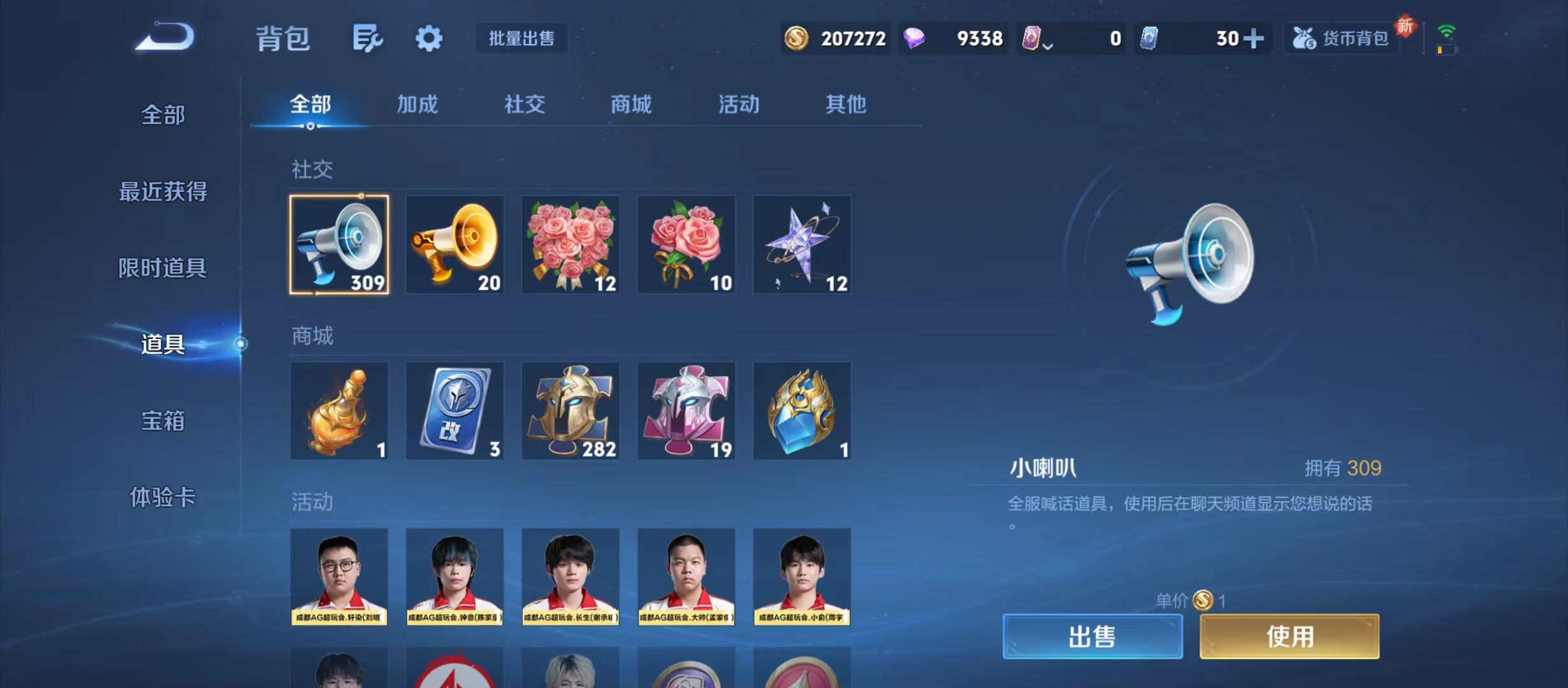
Task: Switch to the 社交 tab
Action: 524,104
